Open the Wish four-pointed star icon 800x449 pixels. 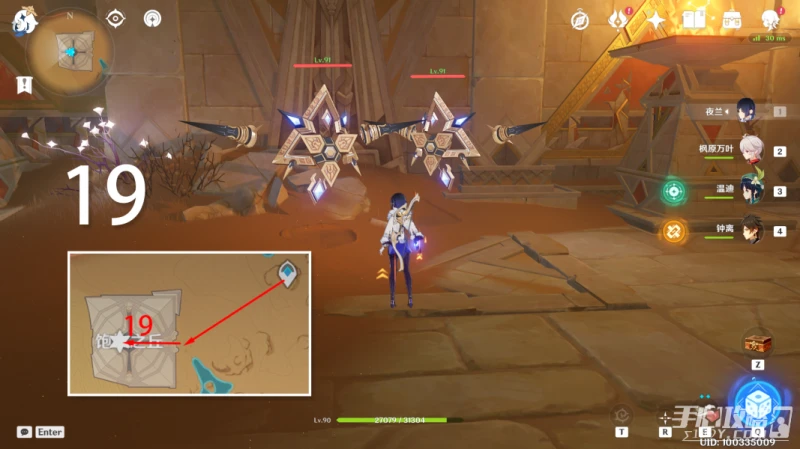pos(656,19)
